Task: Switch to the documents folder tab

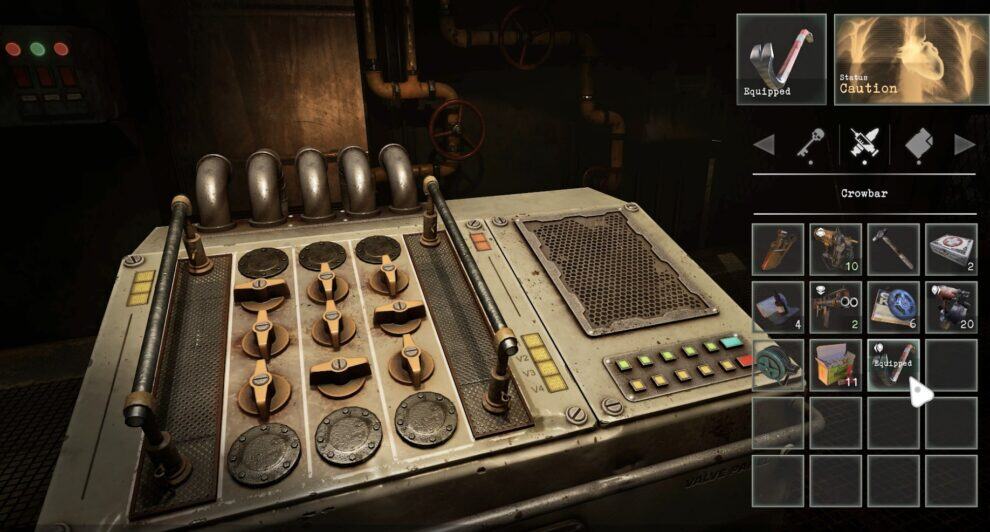Action: [918, 146]
